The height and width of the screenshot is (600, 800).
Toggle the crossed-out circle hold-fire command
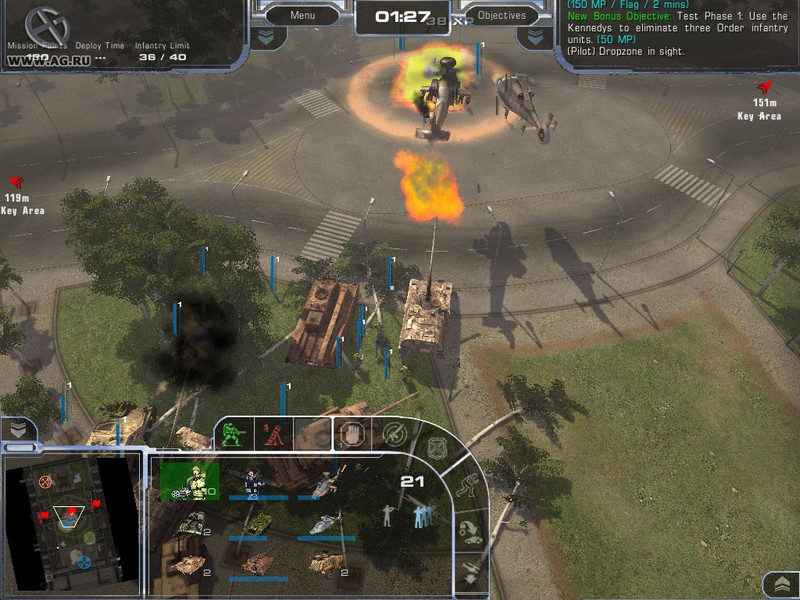[x=394, y=434]
